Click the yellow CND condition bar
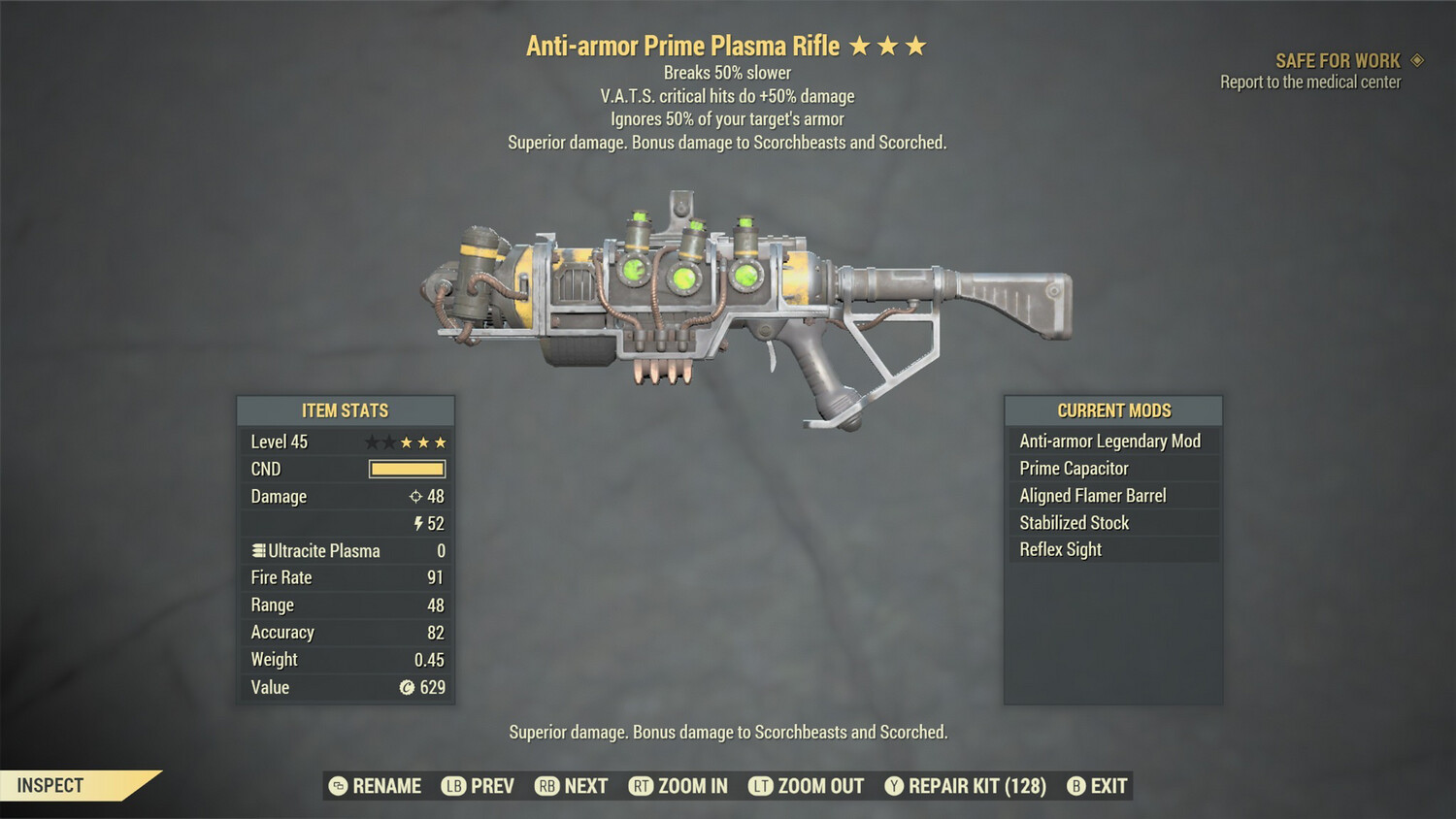Screen dimensions: 1456x819 click(x=406, y=469)
